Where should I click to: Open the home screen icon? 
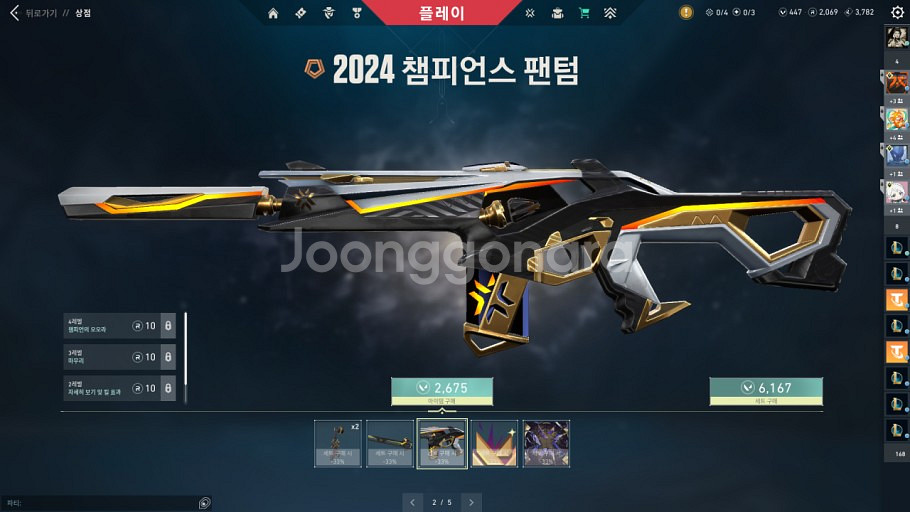(273, 13)
